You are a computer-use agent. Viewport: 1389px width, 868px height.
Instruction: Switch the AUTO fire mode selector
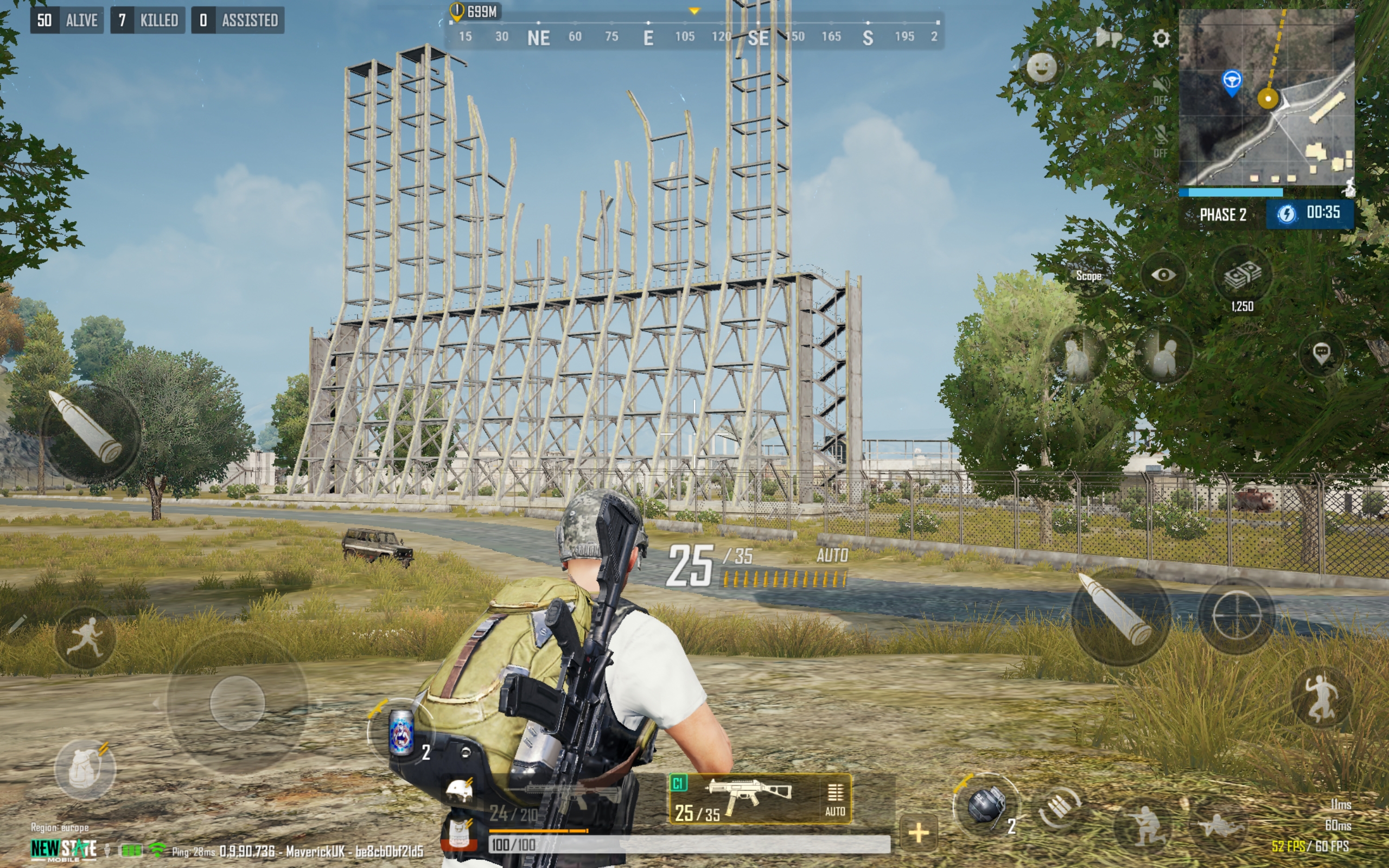click(x=834, y=799)
